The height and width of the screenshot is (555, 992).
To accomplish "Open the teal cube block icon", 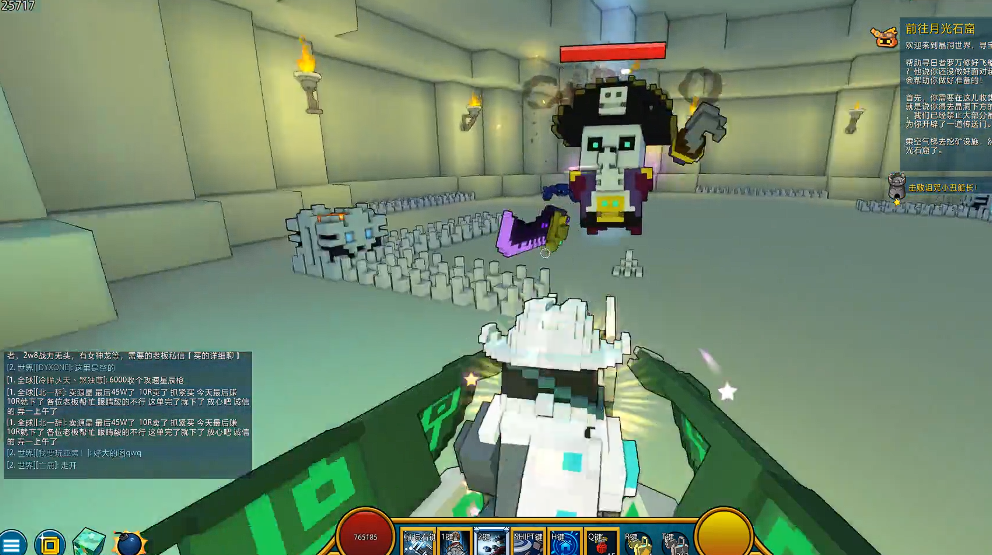I will 88,542.
